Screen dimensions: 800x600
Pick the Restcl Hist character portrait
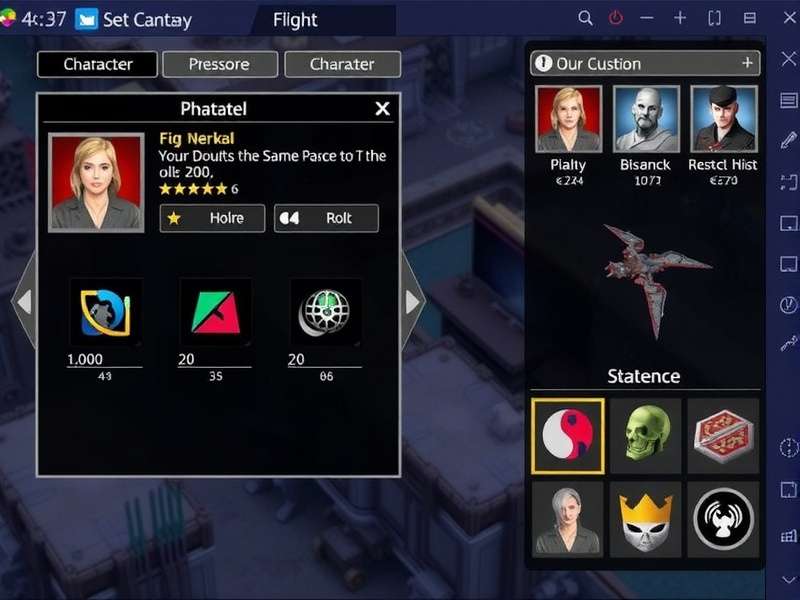pyautogui.click(x=723, y=119)
